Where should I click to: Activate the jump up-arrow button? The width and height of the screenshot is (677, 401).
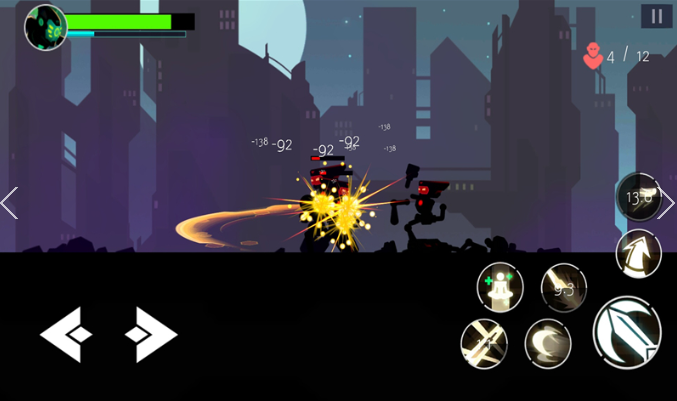(638, 253)
